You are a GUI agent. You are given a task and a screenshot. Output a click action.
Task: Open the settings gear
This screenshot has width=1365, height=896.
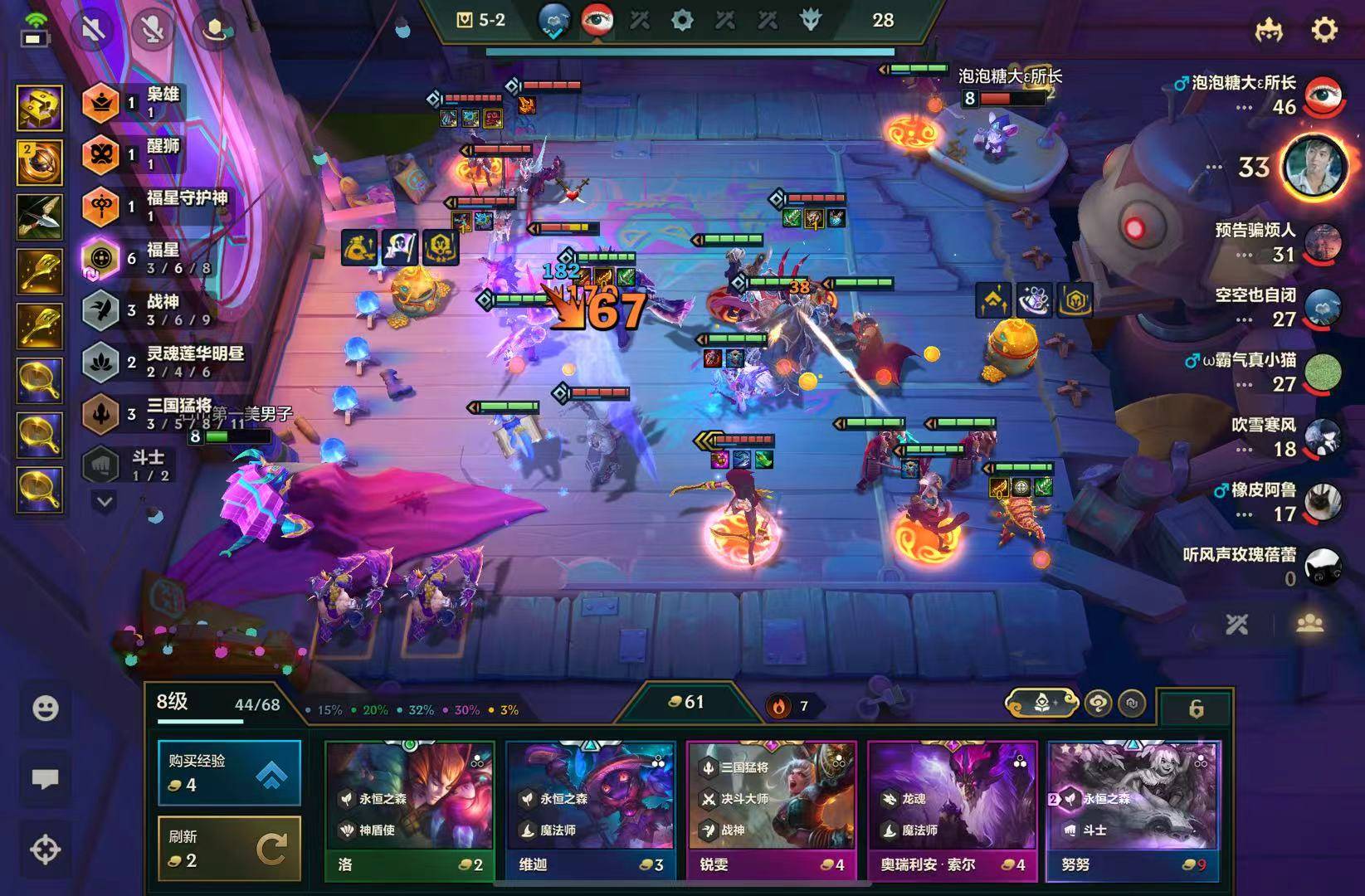[1324, 31]
